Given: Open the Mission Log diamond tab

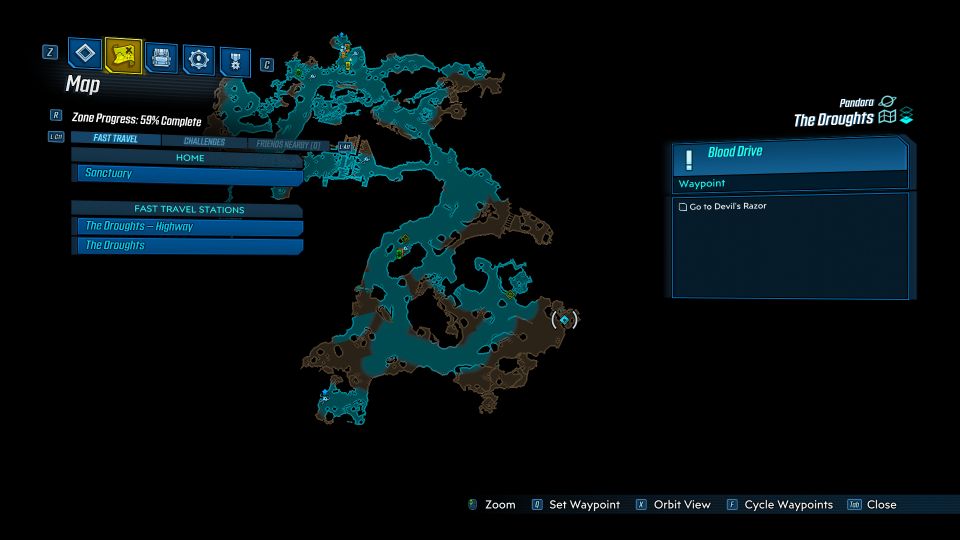Looking at the screenshot, I should [85, 54].
